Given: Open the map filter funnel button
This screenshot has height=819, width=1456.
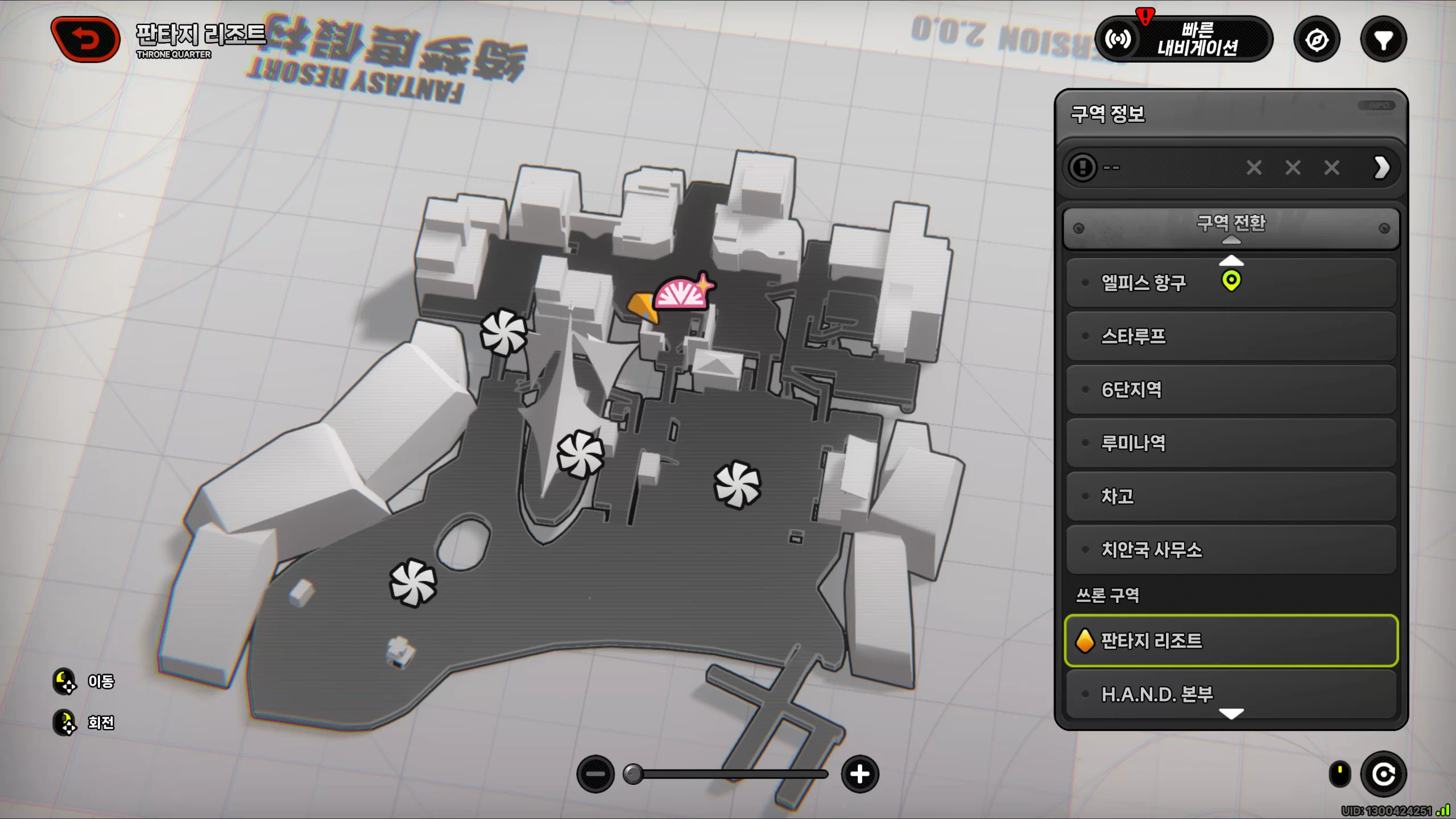Looking at the screenshot, I should [x=1383, y=40].
